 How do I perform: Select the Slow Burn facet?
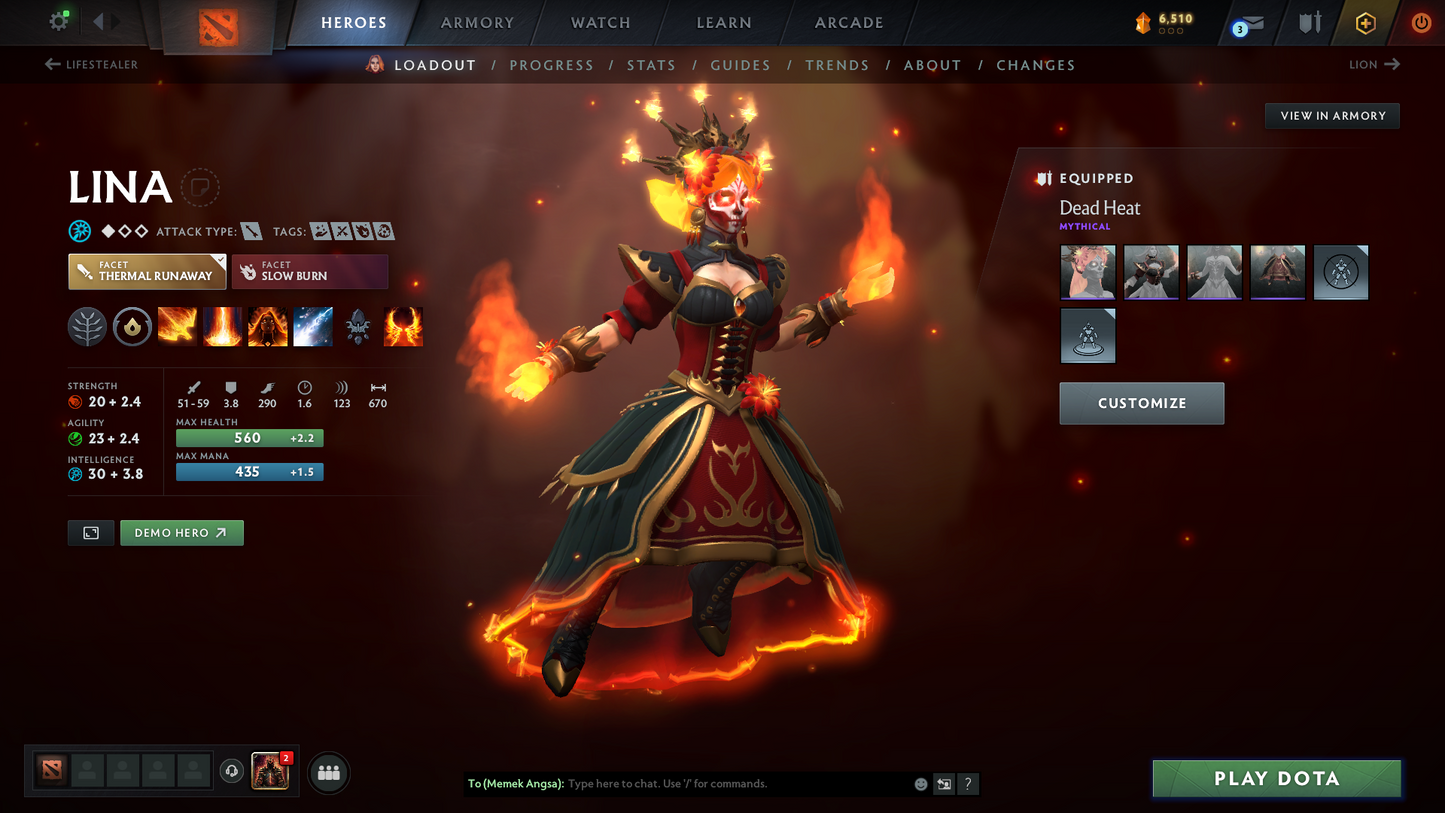point(310,271)
